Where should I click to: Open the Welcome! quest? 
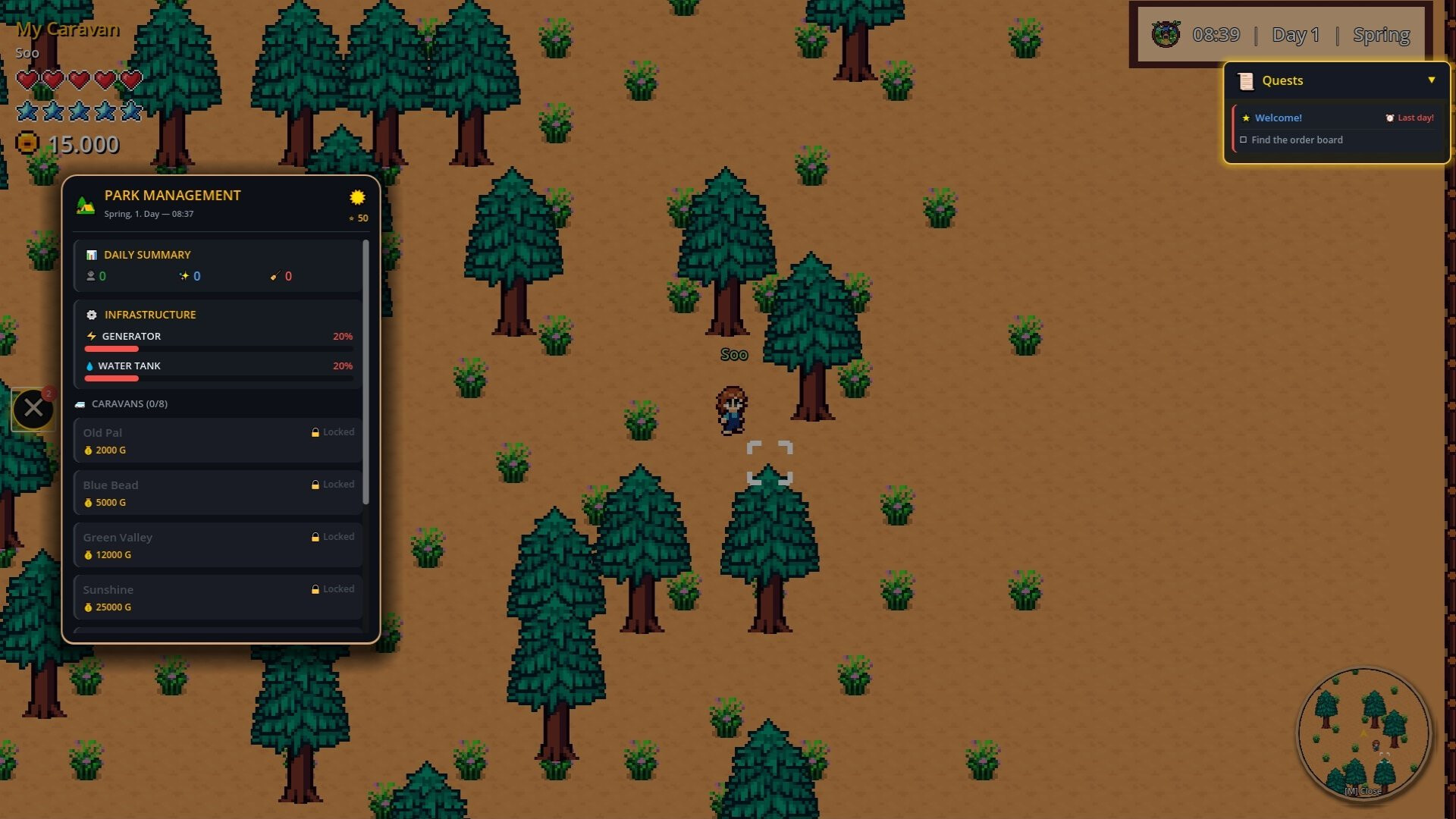1278,118
